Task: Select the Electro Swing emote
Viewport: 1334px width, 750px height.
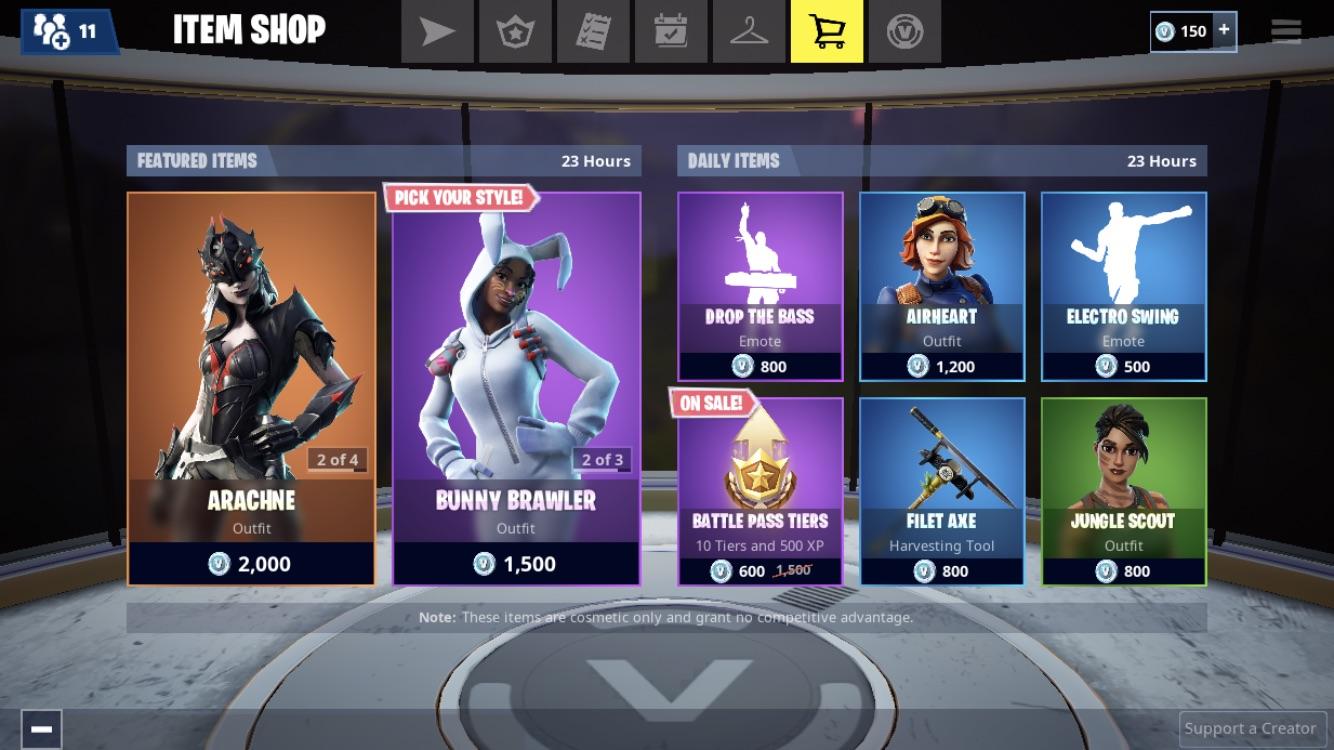Action: (1122, 285)
